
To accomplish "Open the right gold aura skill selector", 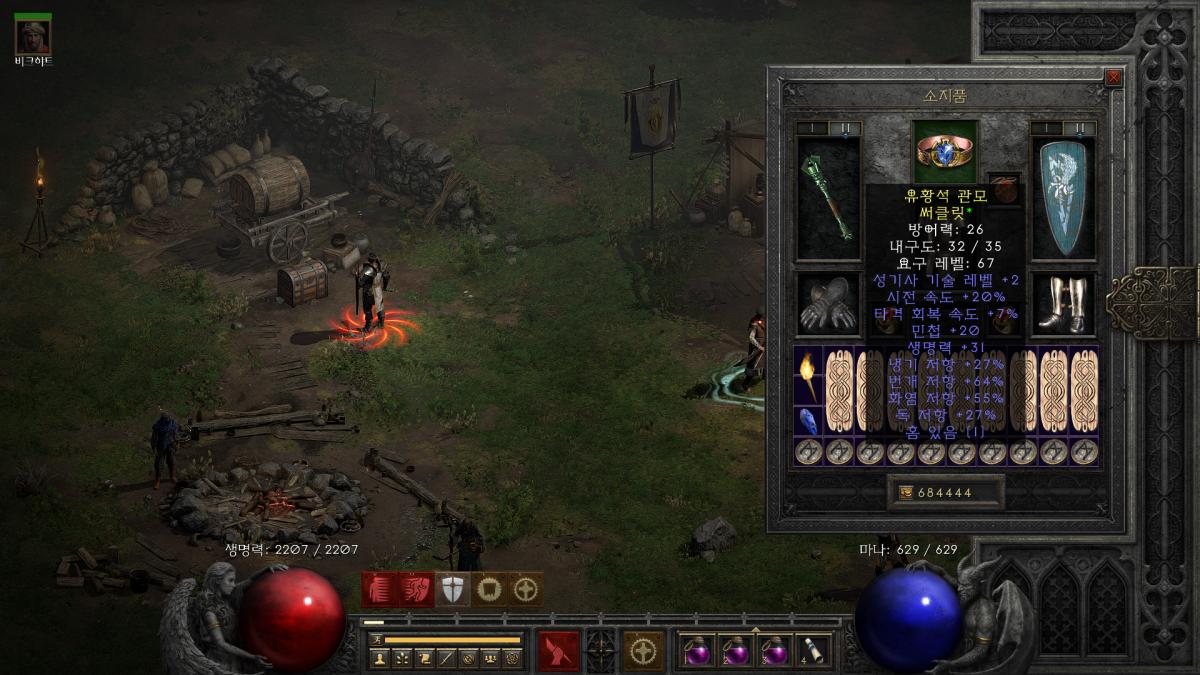I will (643, 651).
